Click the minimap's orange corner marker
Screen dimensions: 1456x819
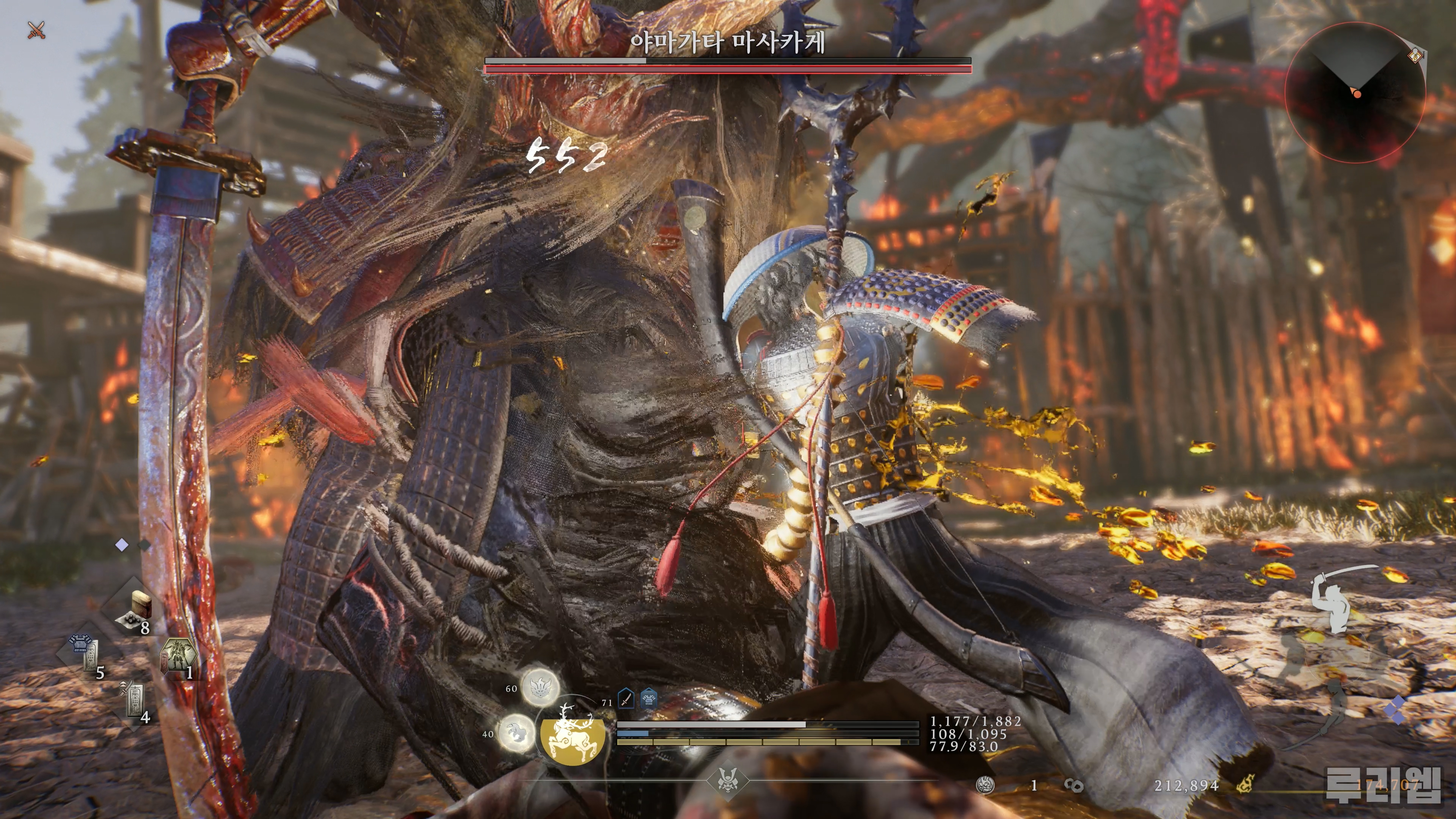1415,55
